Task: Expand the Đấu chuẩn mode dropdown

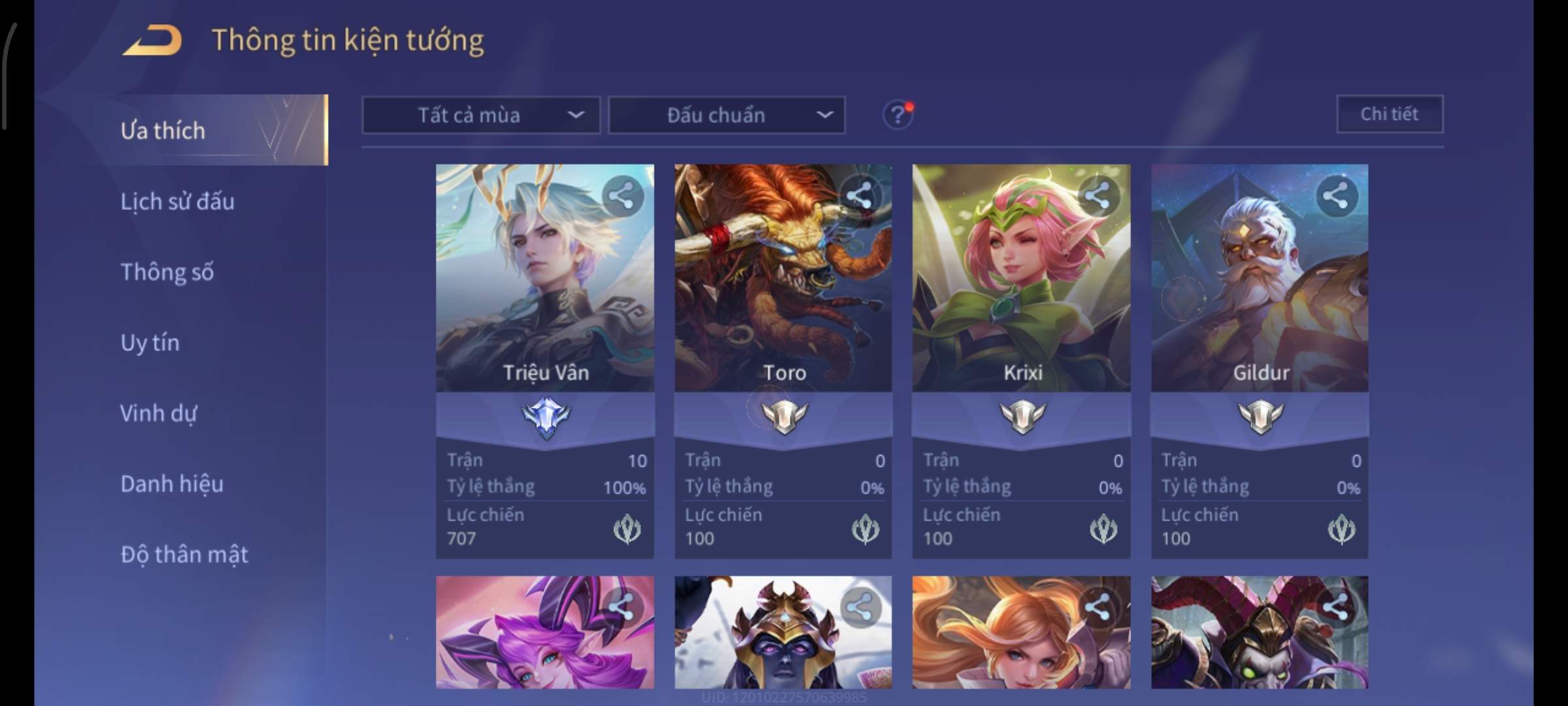Action: tap(727, 116)
